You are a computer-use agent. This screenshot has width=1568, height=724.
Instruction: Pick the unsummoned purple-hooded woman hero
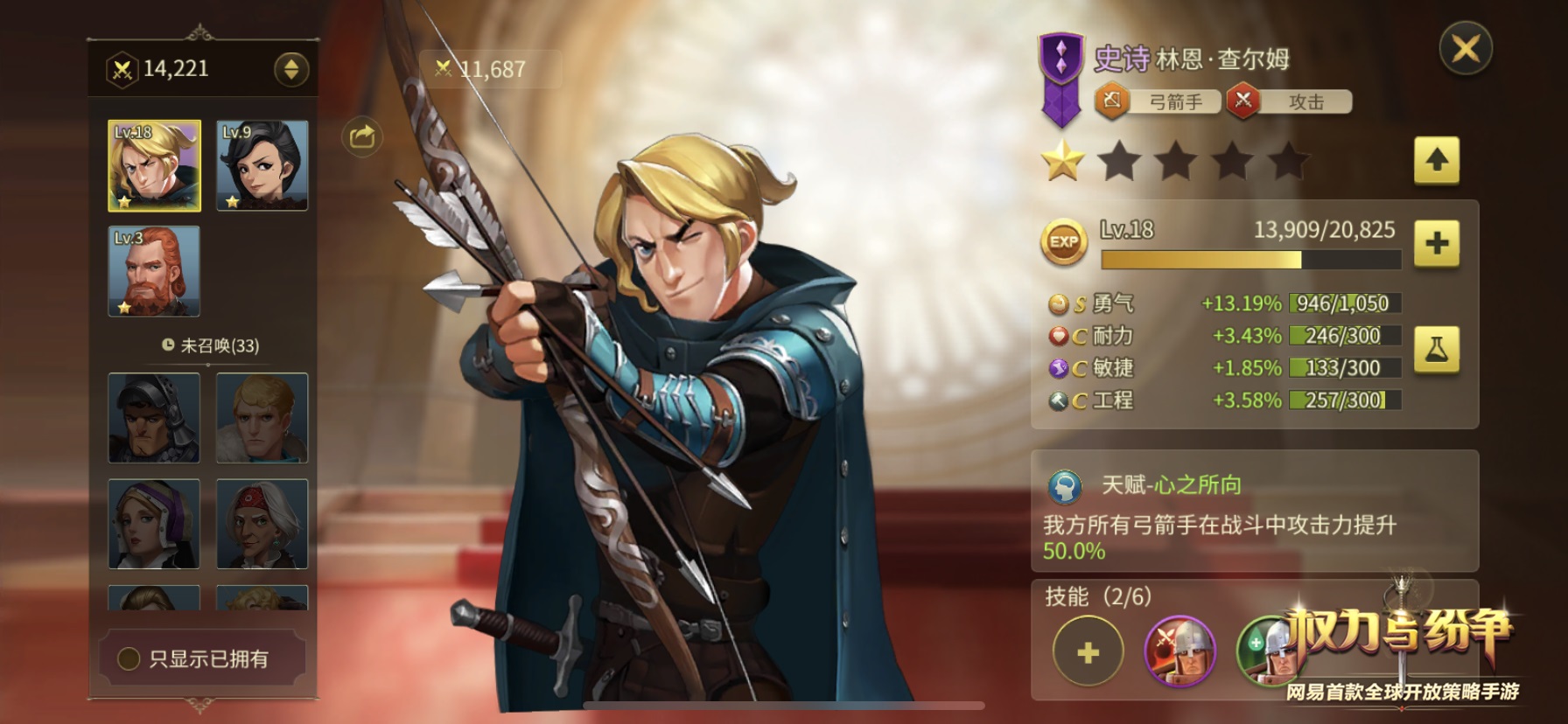tap(154, 524)
